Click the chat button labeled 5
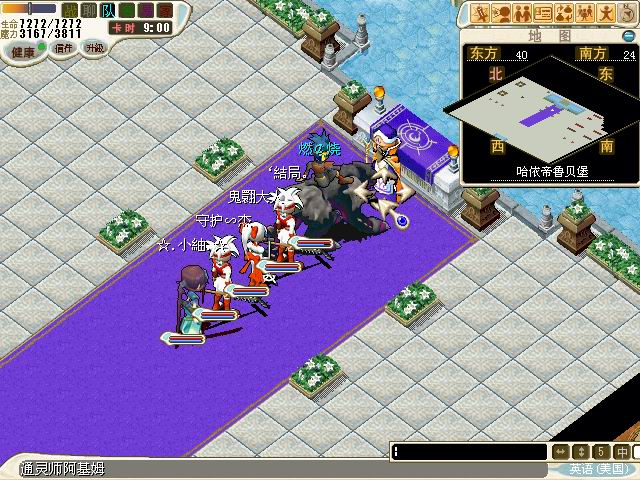This screenshot has width=640, height=480. (602, 452)
